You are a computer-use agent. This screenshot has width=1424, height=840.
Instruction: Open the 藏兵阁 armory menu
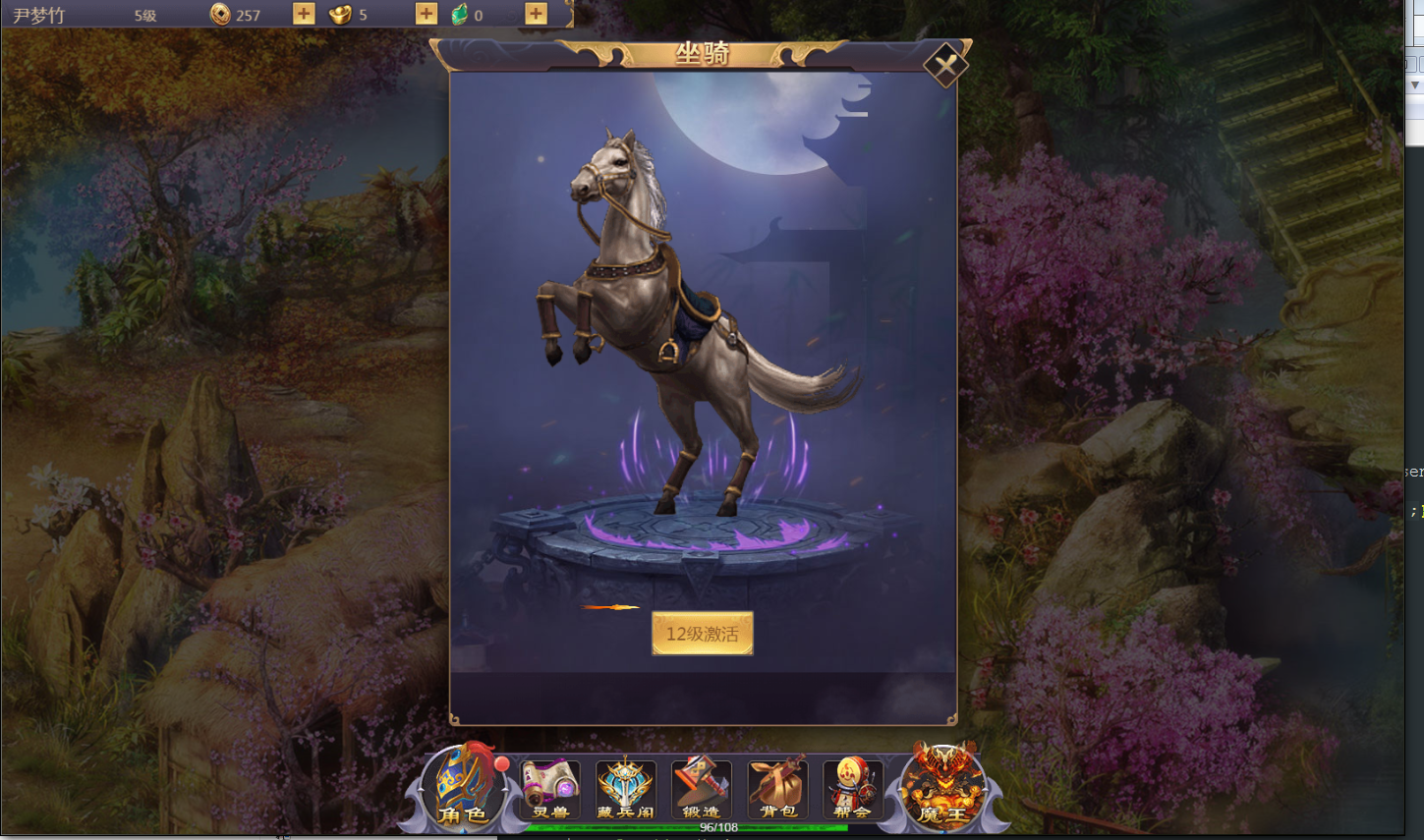click(x=625, y=788)
